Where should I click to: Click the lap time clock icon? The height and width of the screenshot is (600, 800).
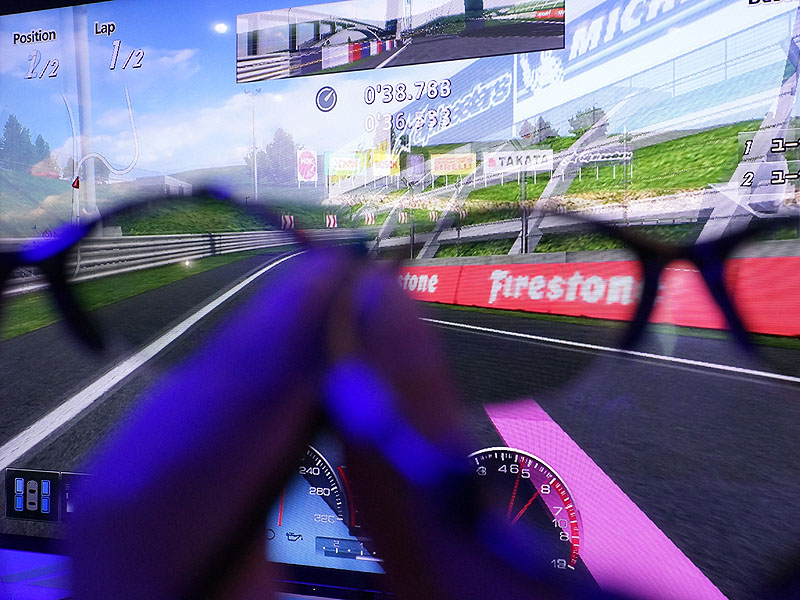coord(326,98)
